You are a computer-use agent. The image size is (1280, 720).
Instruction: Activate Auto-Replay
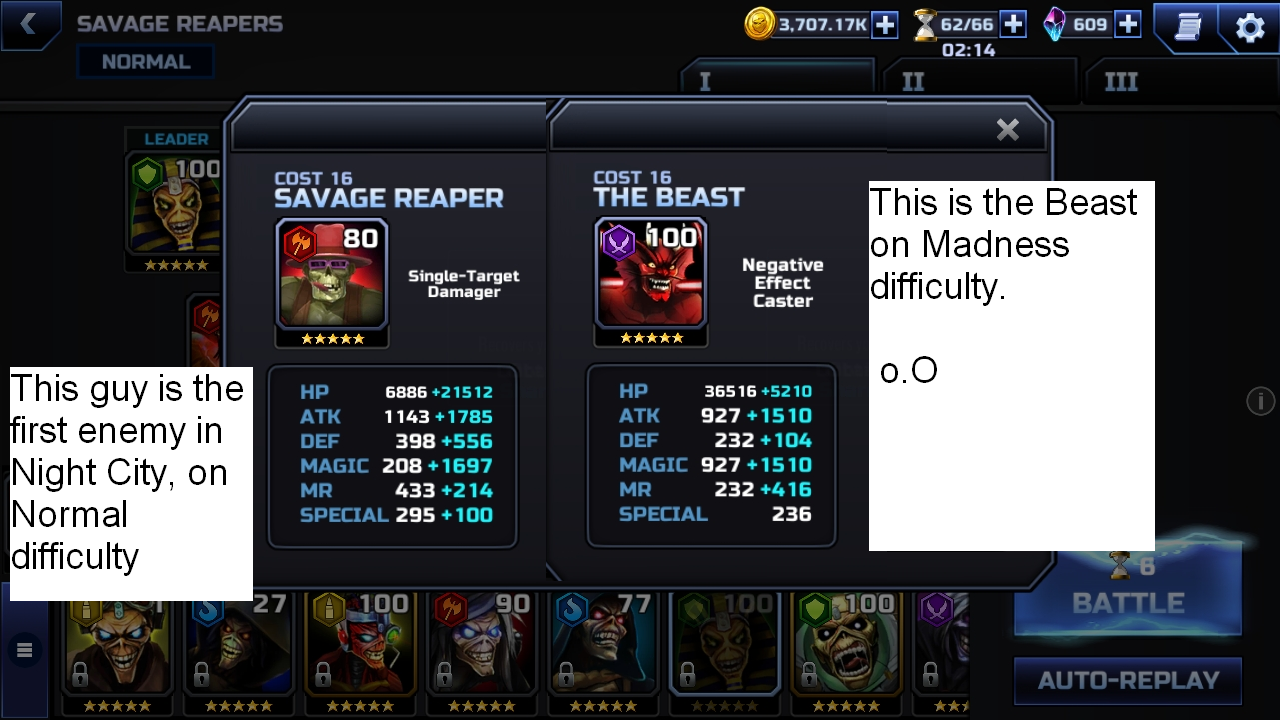tap(1128, 681)
